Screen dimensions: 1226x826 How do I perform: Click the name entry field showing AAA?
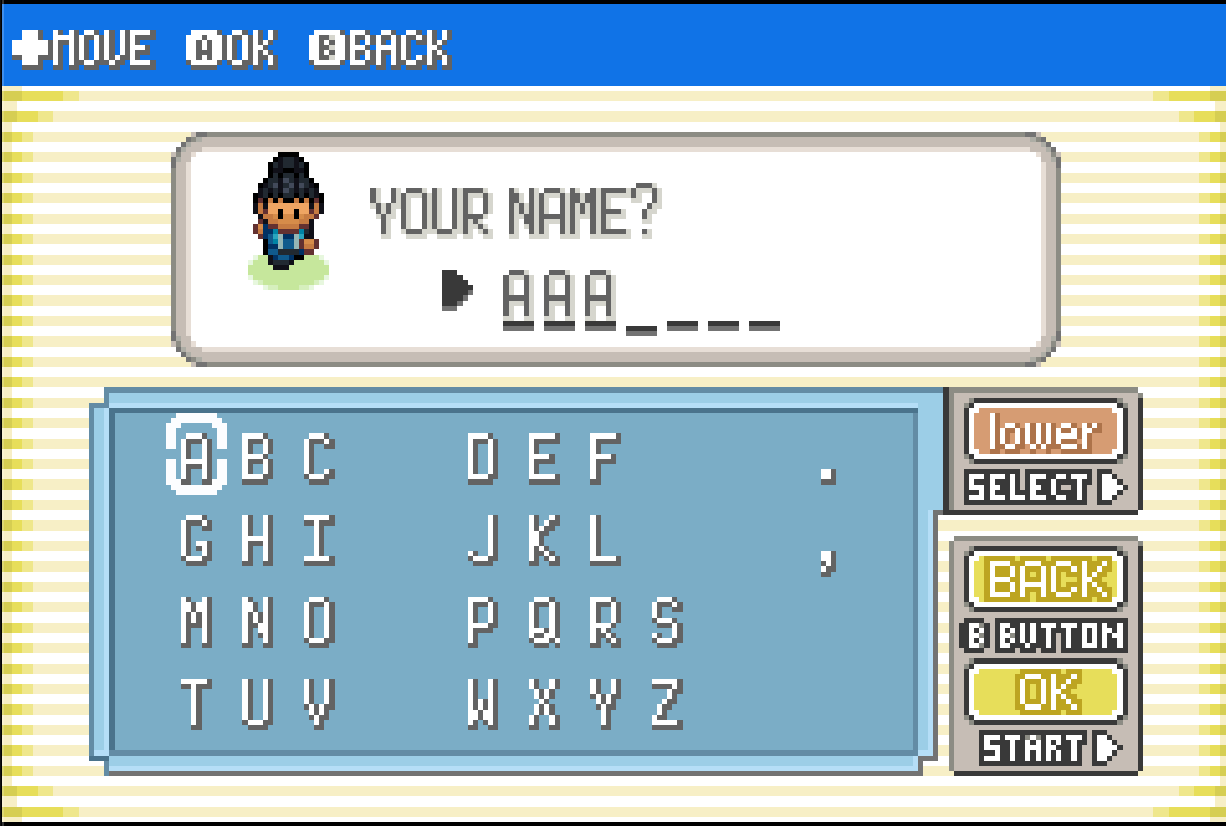(640, 298)
